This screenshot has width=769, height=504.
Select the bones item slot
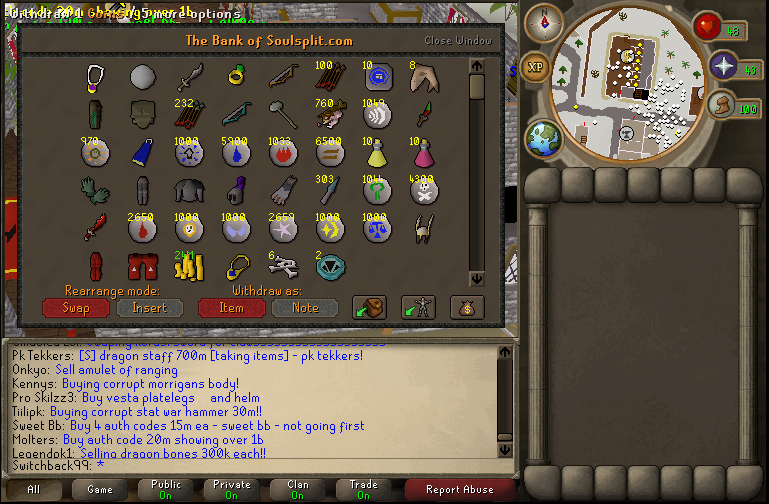click(x=285, y=266)
